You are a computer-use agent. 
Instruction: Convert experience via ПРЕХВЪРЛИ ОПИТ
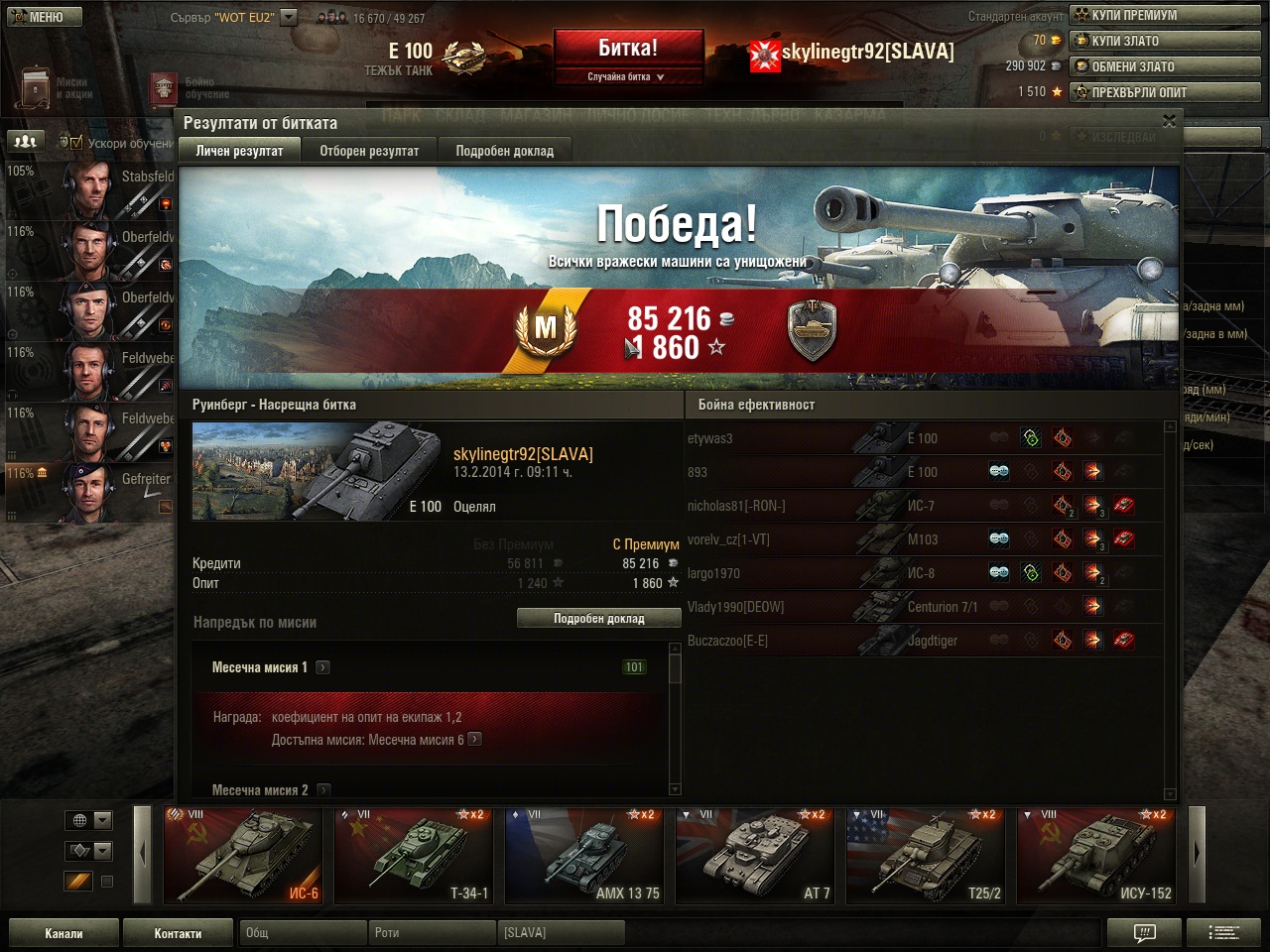pos(1165,92)
